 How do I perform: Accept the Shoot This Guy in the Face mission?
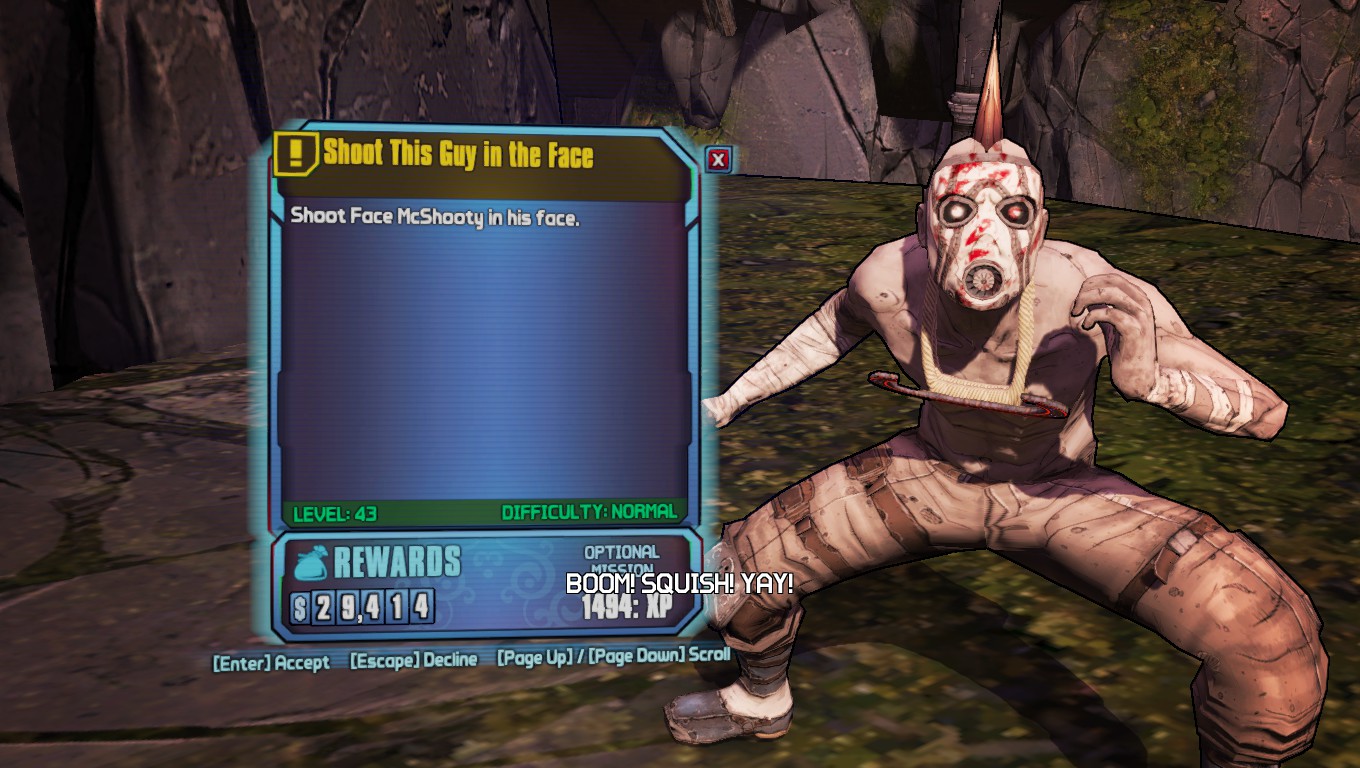point(271,662)
